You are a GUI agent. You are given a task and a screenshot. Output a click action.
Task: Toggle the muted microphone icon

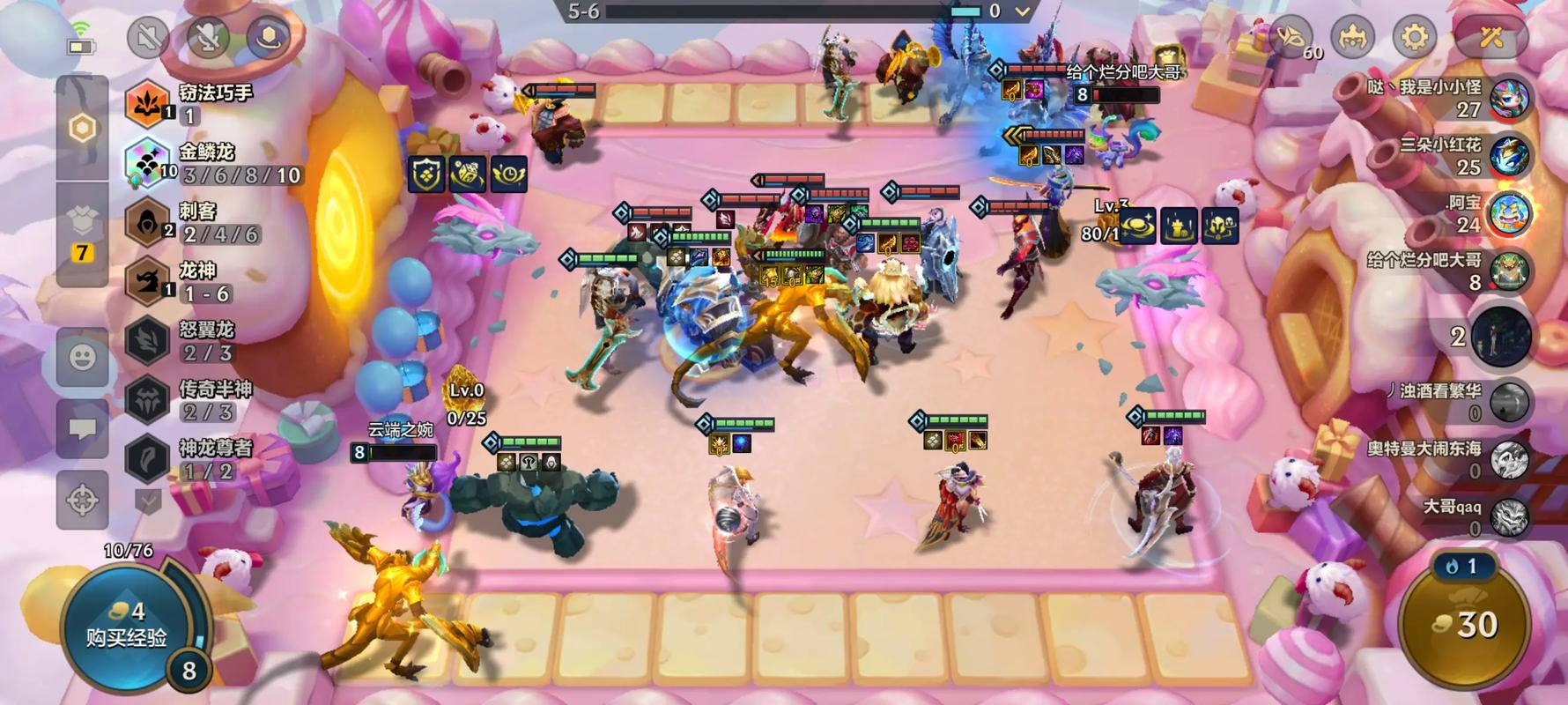tap(208, 37)
